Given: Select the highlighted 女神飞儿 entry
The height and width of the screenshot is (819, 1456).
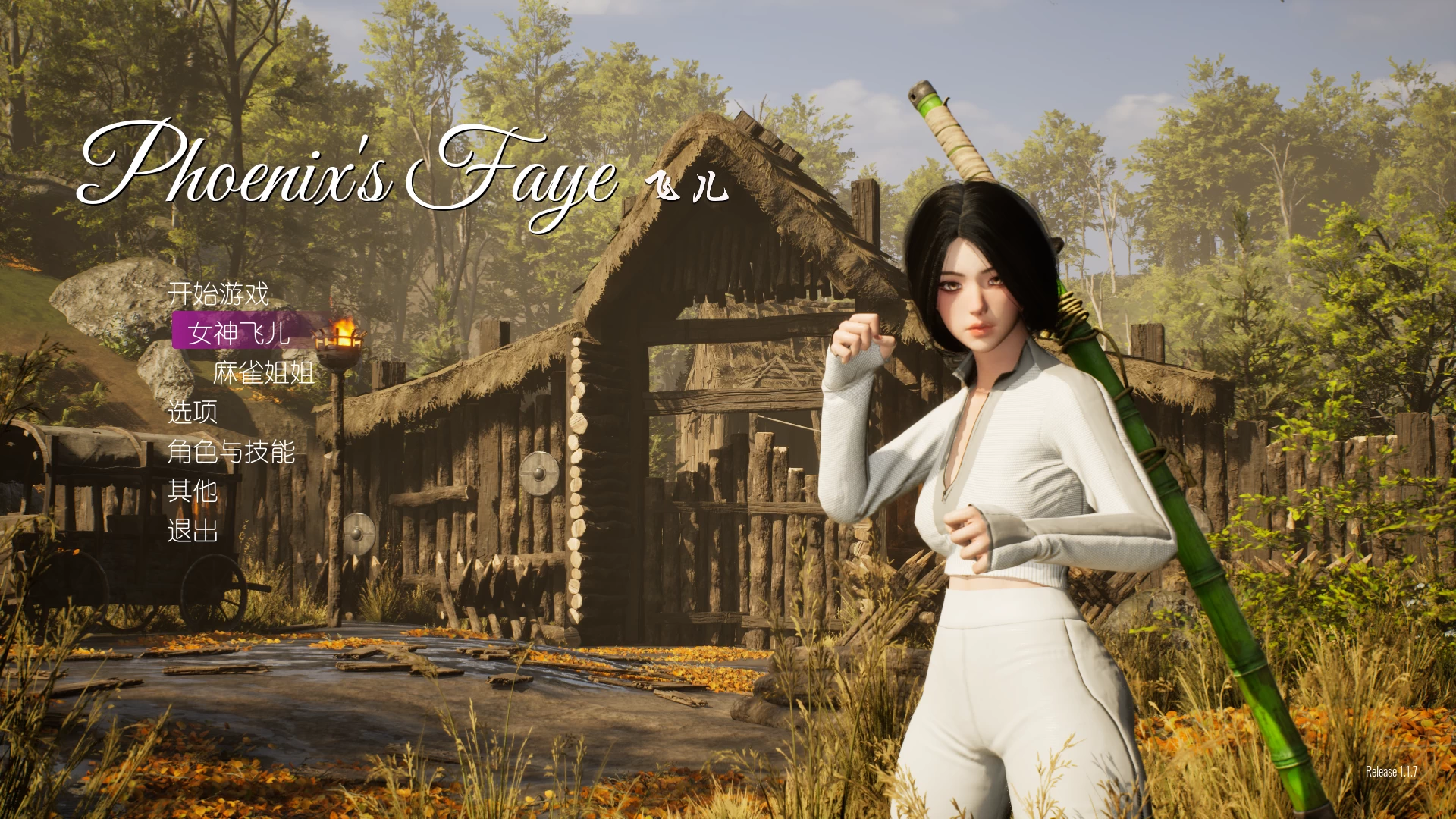Looking at the screenshot, I should tap(240, 332).
